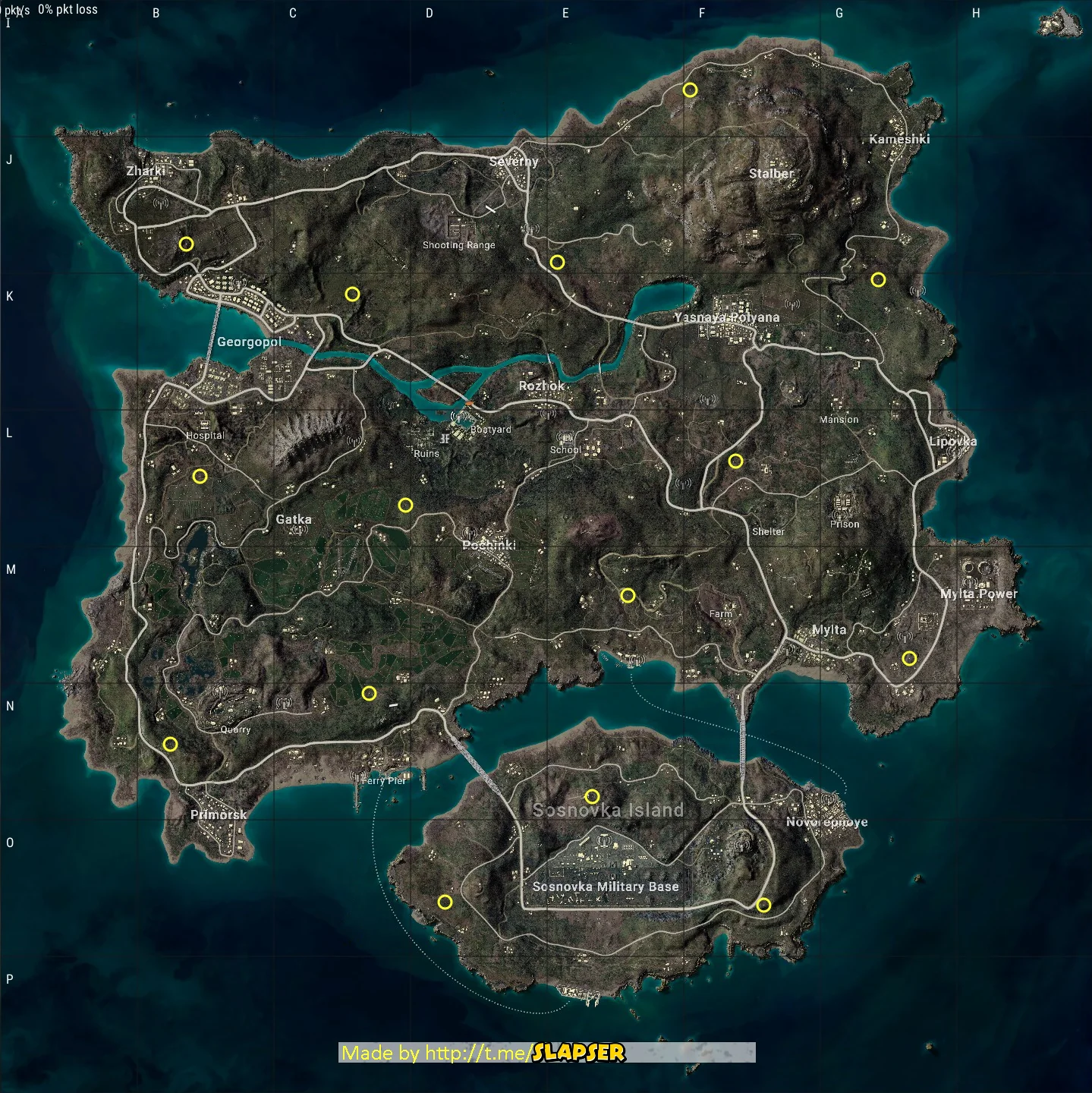Select the radio tower icon east of Kameshki

(x=918, y=291)
